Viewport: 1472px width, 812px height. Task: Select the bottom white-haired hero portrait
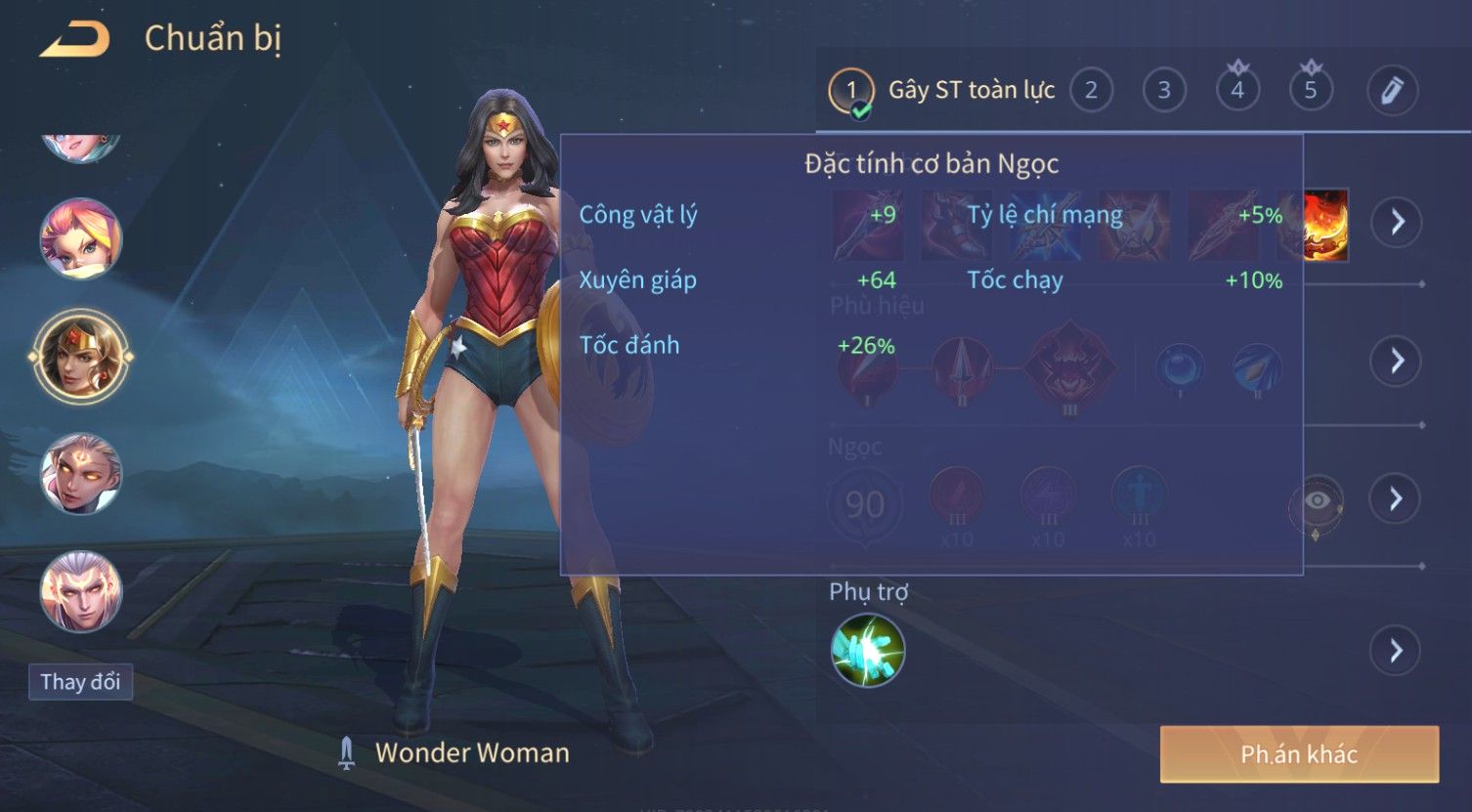(80, 591)
